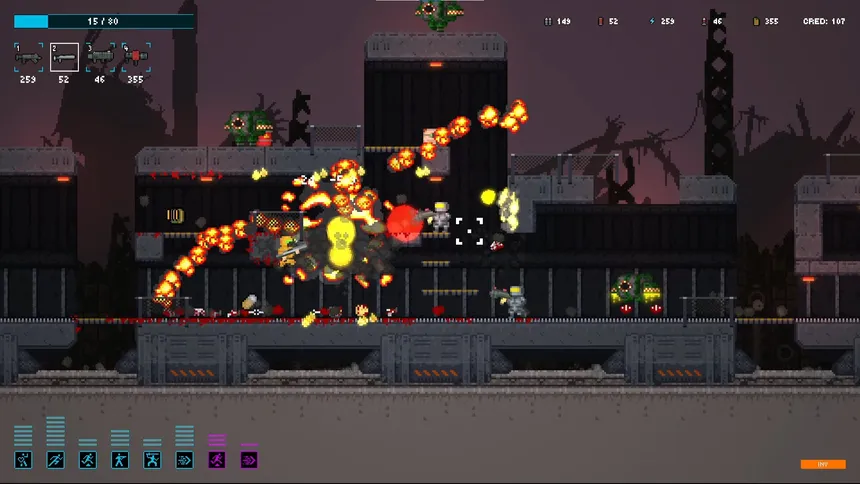Click the small orange button
This screenshot has height=484, width=860.
pyautogui.click(x=823, y=464)
